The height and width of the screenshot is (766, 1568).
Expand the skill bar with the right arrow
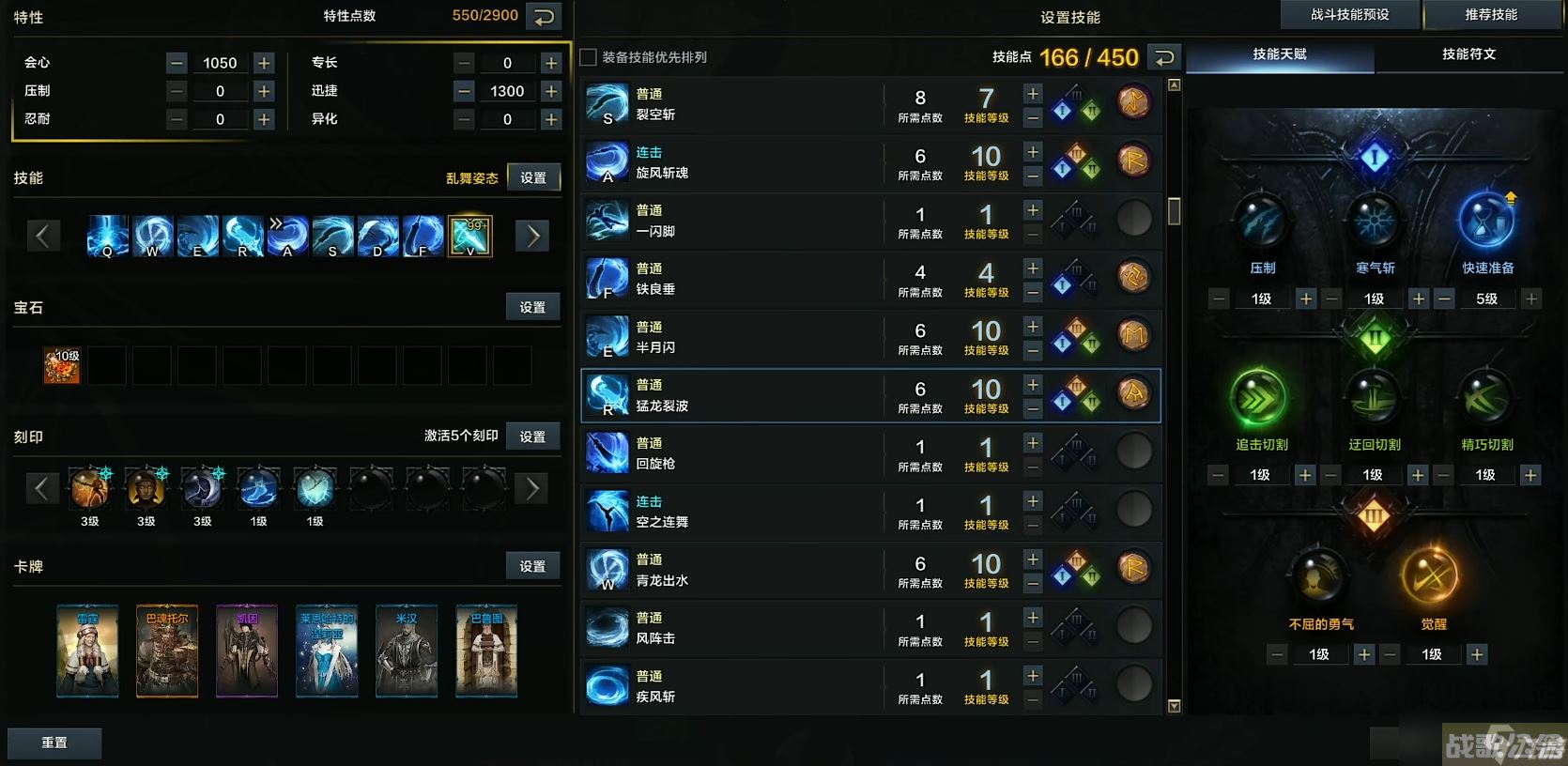pyautogui.click(x=531, y=235)
